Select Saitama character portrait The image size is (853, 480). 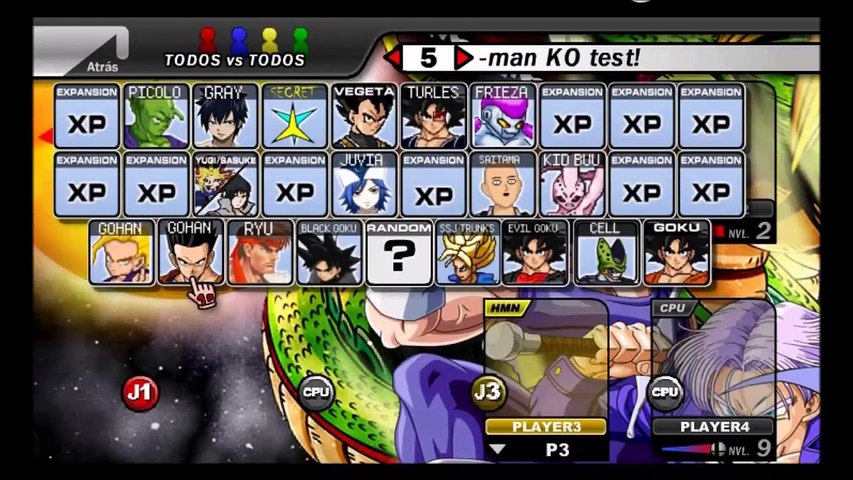[x=502, y=184]
